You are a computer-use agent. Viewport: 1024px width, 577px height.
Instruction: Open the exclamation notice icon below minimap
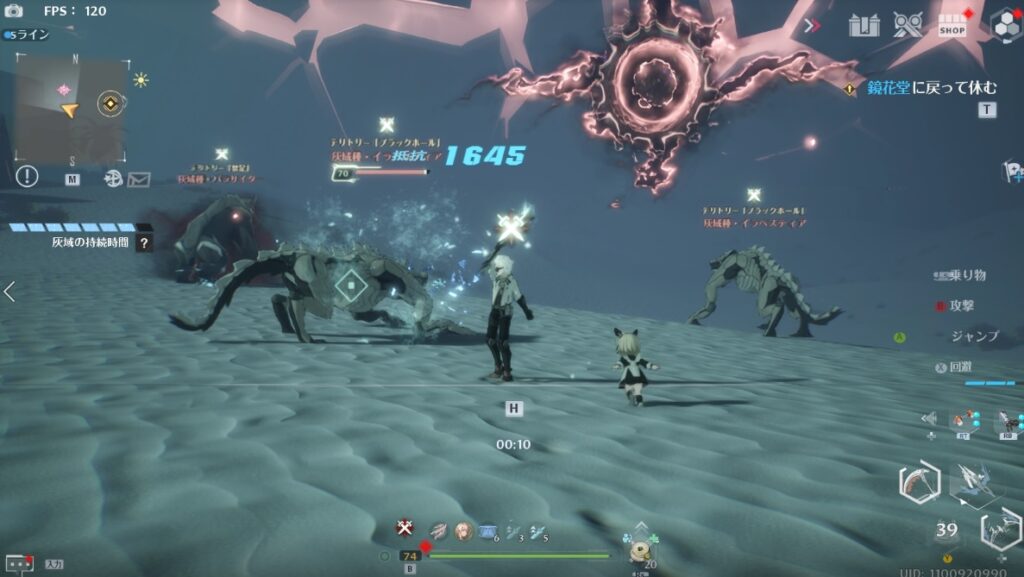coord(27,177)
